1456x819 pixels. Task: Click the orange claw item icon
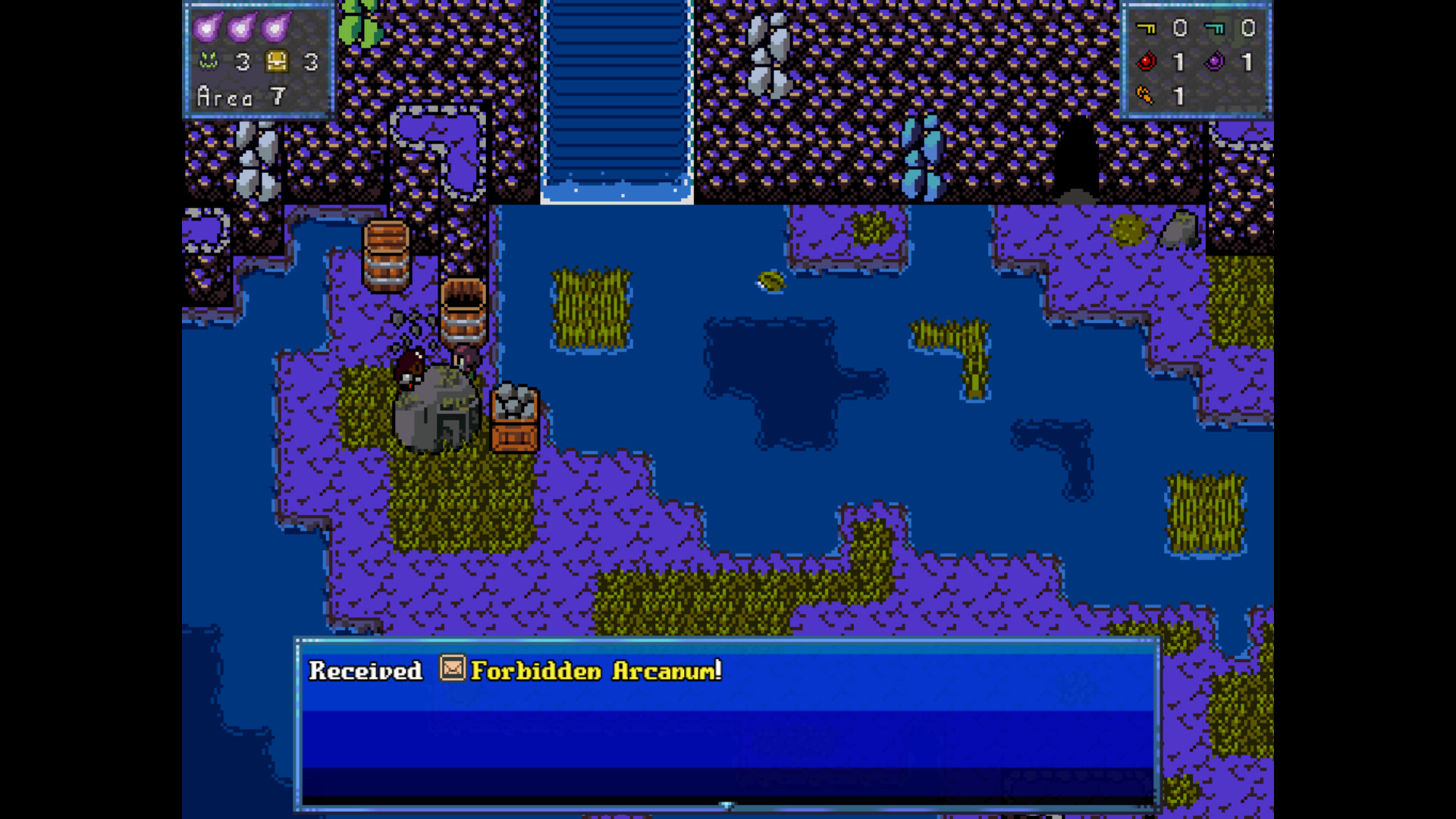pyautogui.click(x=1147, y=96)
